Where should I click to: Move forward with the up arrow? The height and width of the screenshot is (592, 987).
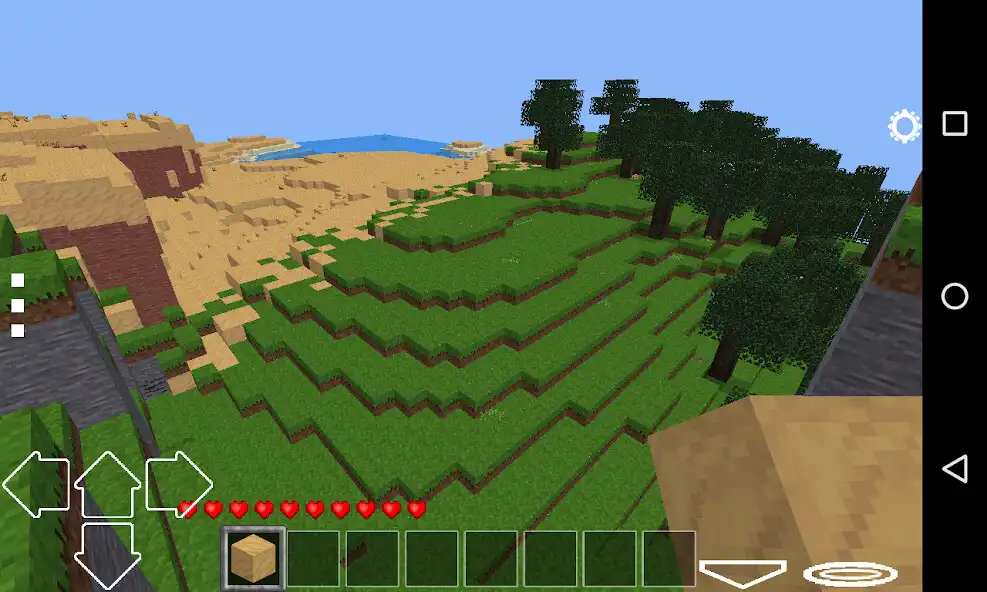(x=107, y=483)
